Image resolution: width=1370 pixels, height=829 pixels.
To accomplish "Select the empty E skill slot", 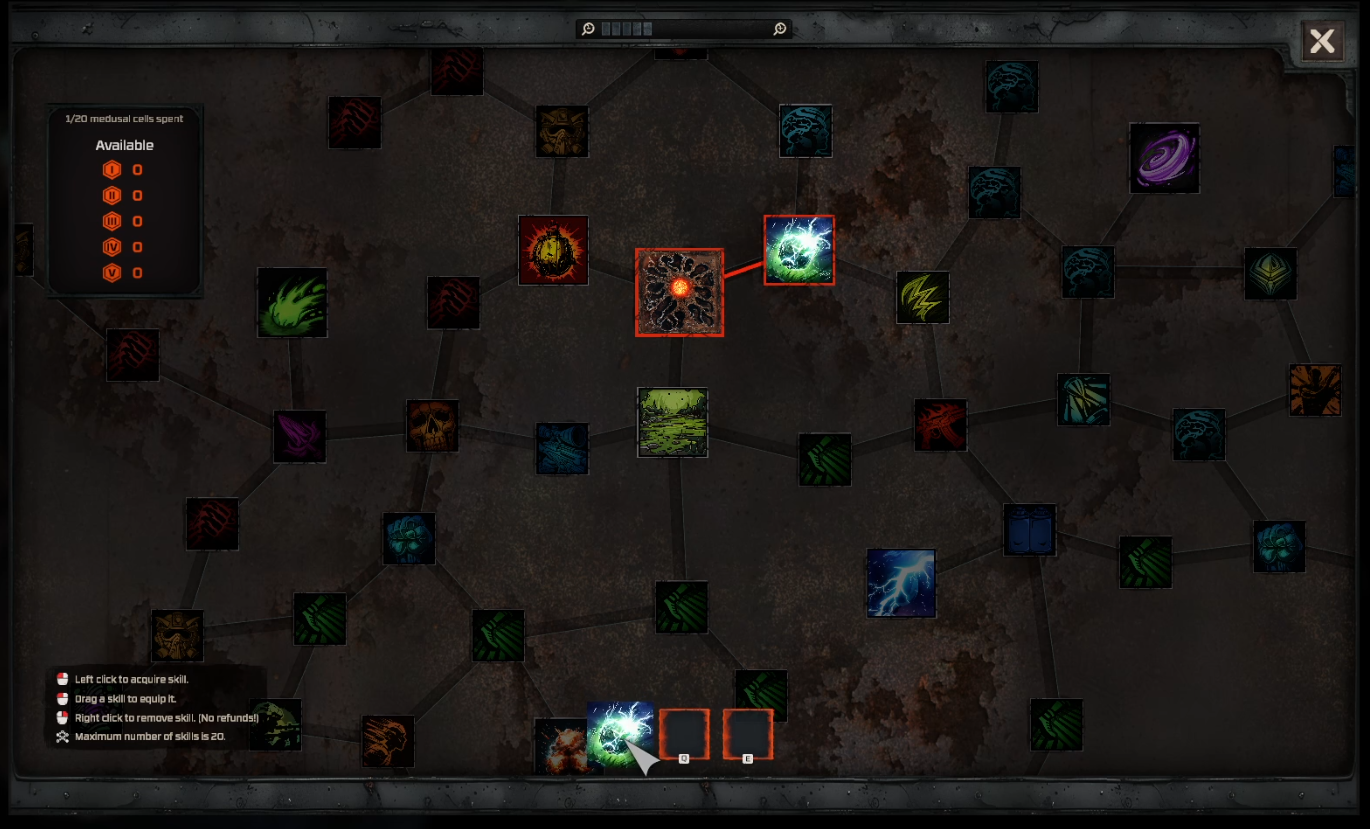I will click(748, 734).
